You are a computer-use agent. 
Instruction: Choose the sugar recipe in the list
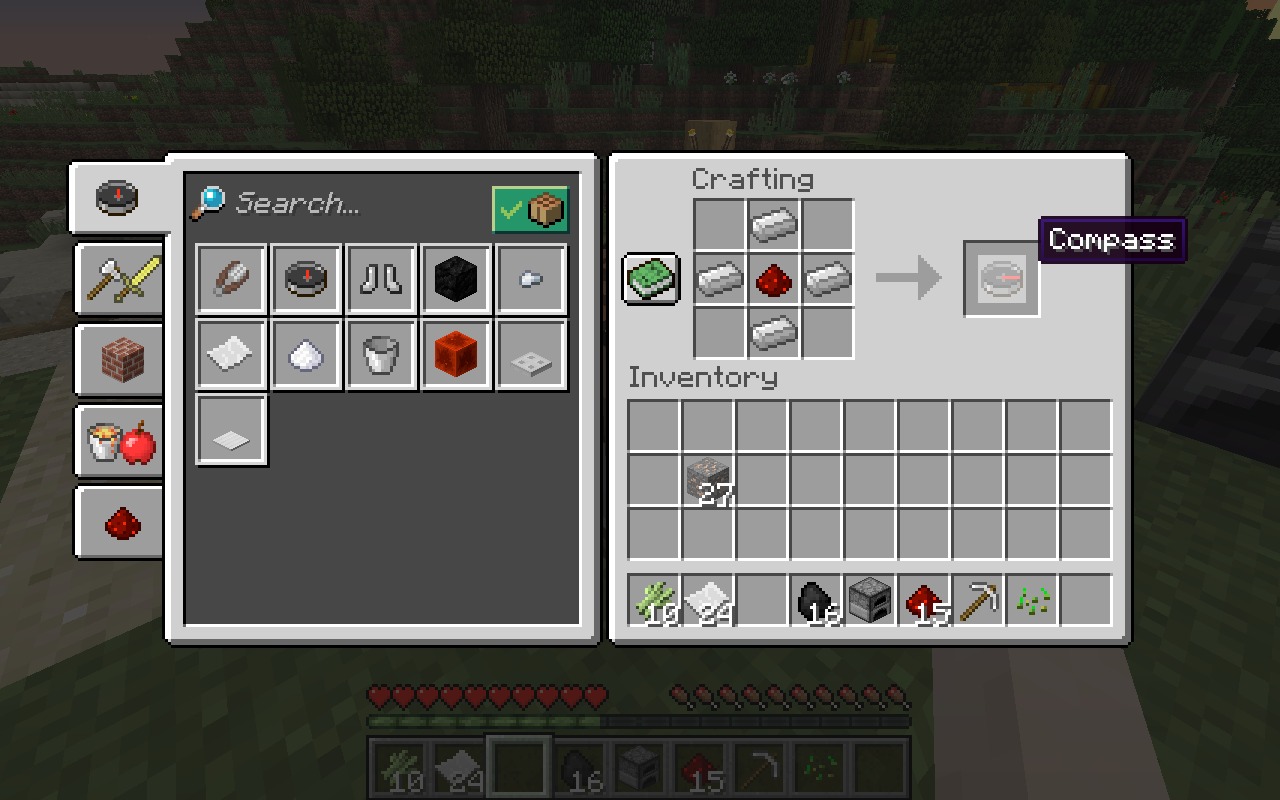click(x=306, y=354)
